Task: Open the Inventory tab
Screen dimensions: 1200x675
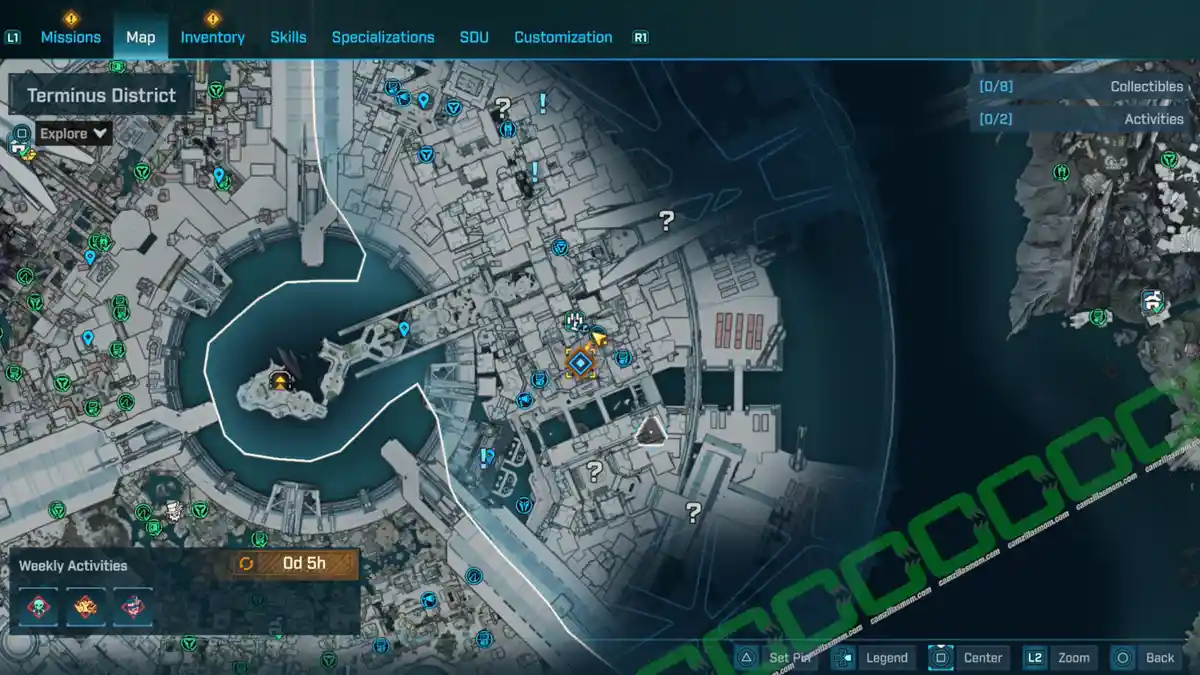Action: click(212, 37)
